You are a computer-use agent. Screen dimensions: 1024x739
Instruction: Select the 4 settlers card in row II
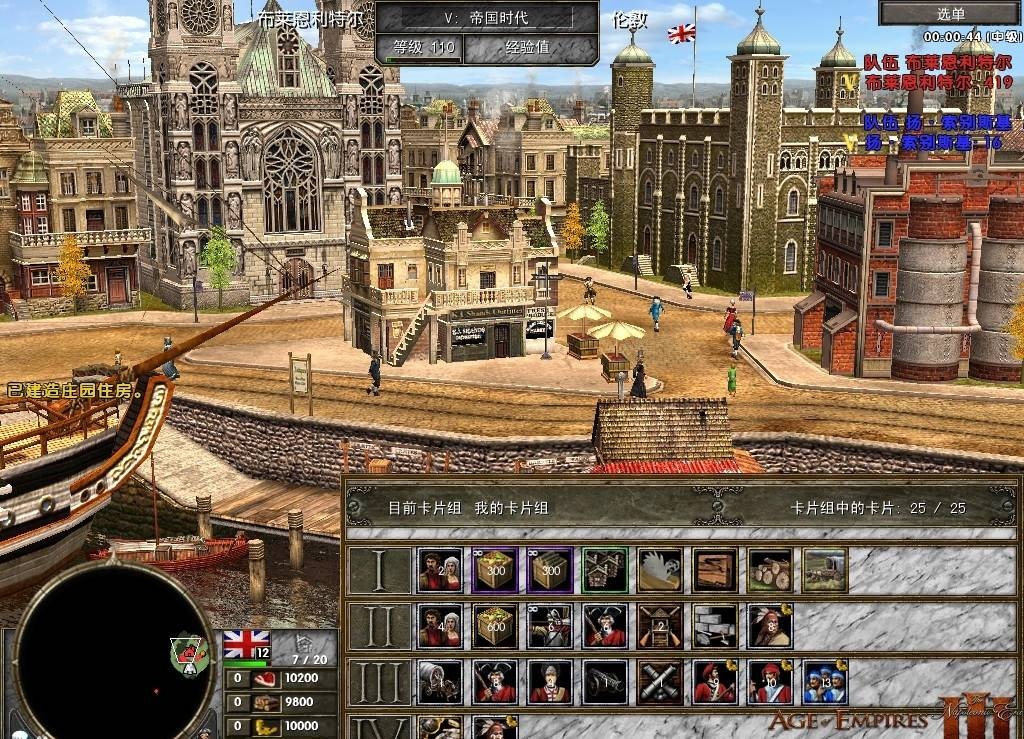(x=439, y=625)
